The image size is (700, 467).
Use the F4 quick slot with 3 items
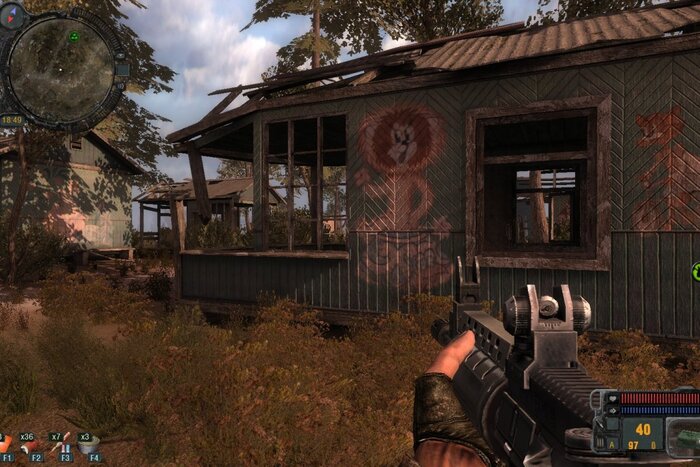pyautogui.click(x=89, y=446)
